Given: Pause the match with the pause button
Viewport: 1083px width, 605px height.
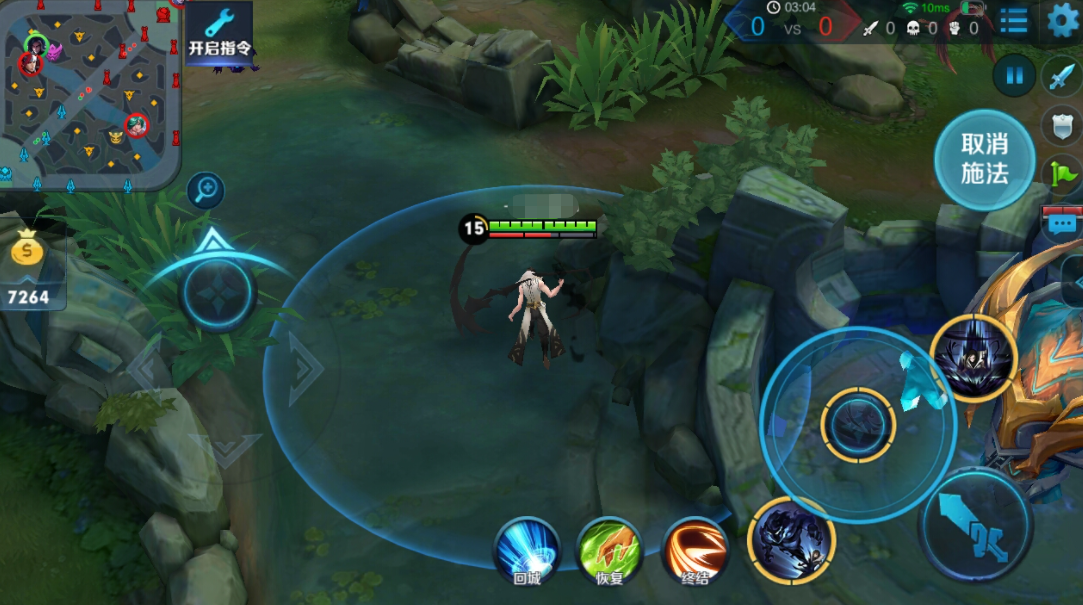Looking at the screenshot, I should [1015, 75].
